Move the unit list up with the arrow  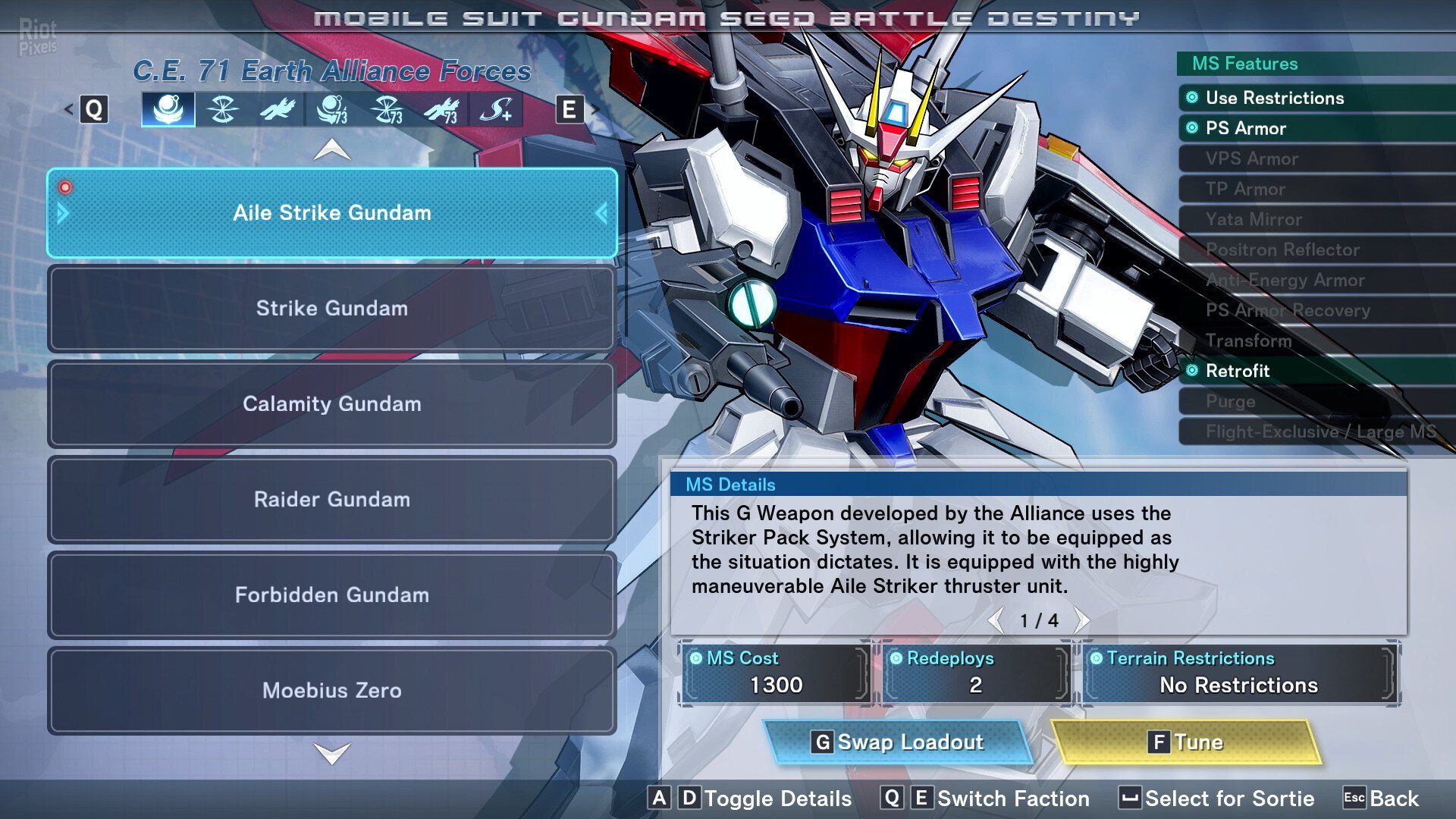[x=332, y=150]
